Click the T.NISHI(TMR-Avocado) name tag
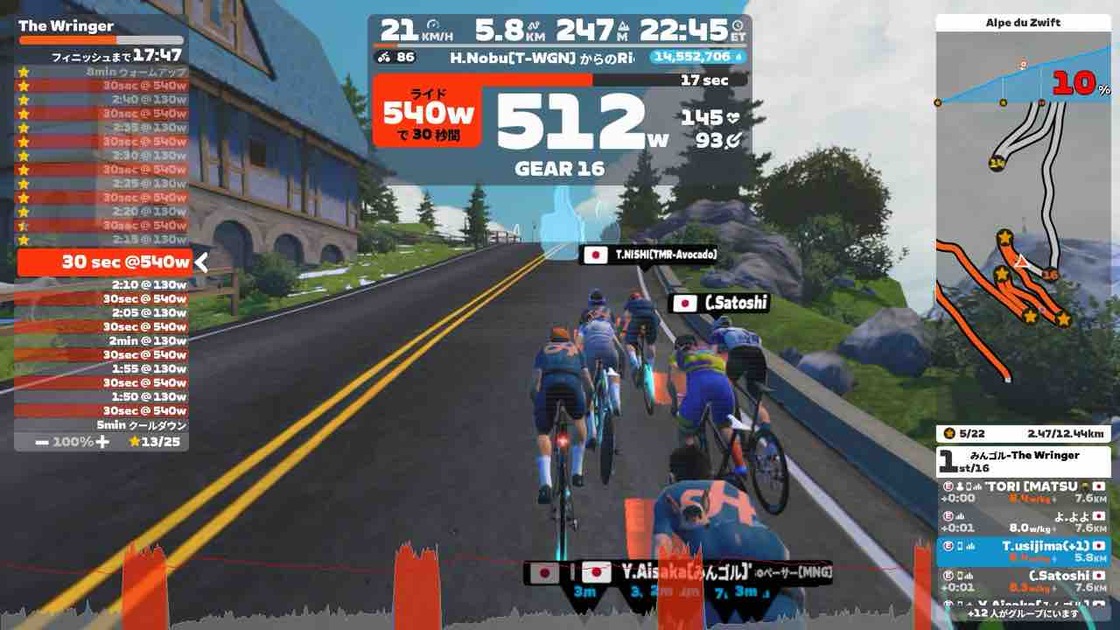The width and height of the screenshot is (1120, 630). click(652, 255)
